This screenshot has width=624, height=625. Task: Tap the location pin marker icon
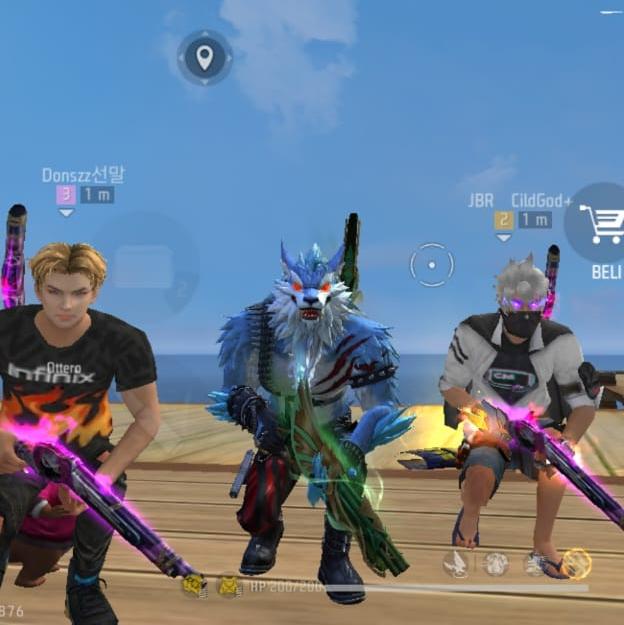205,57
